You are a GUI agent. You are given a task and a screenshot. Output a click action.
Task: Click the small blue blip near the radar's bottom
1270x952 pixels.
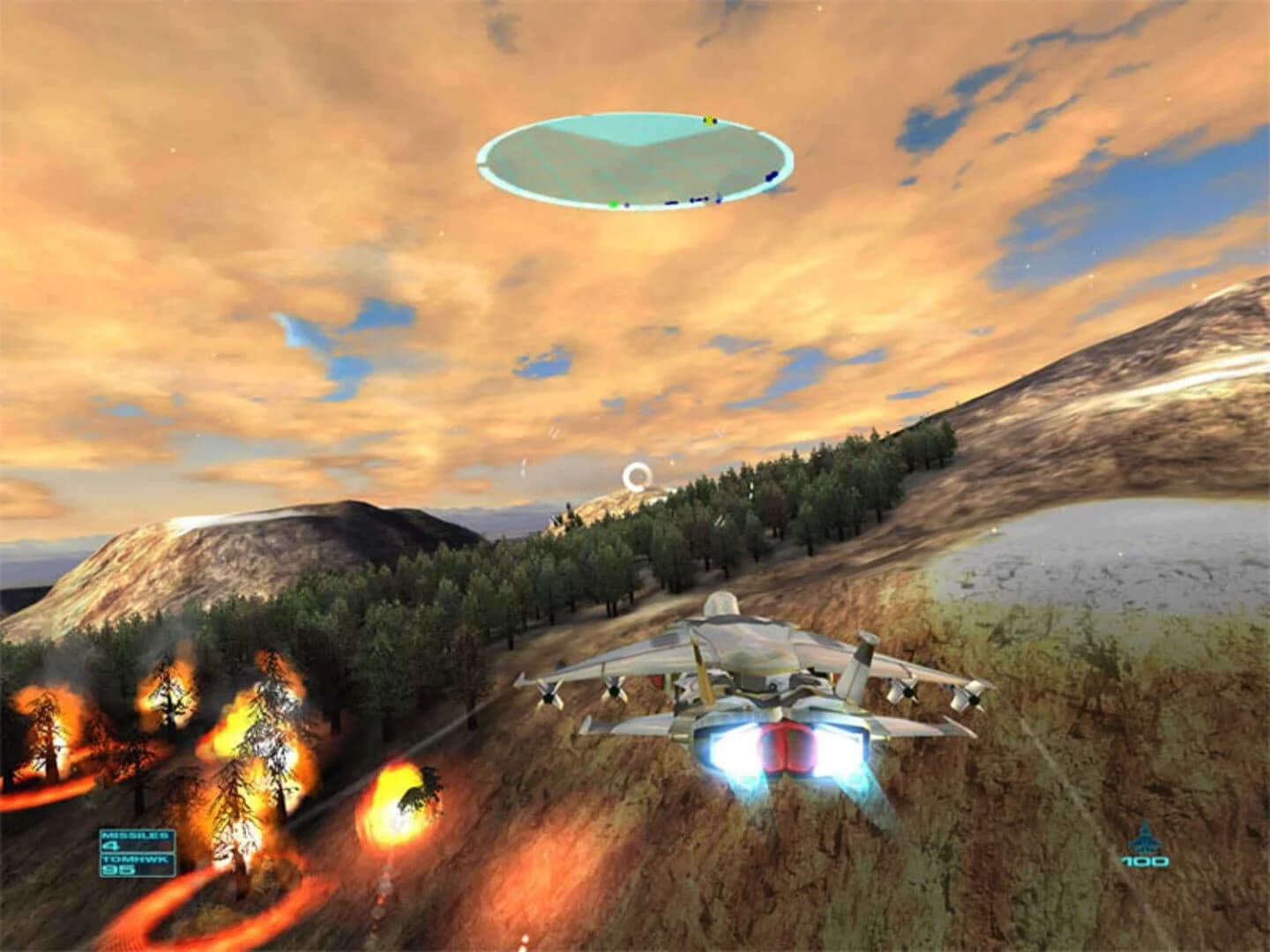click(x=626, y=205)
